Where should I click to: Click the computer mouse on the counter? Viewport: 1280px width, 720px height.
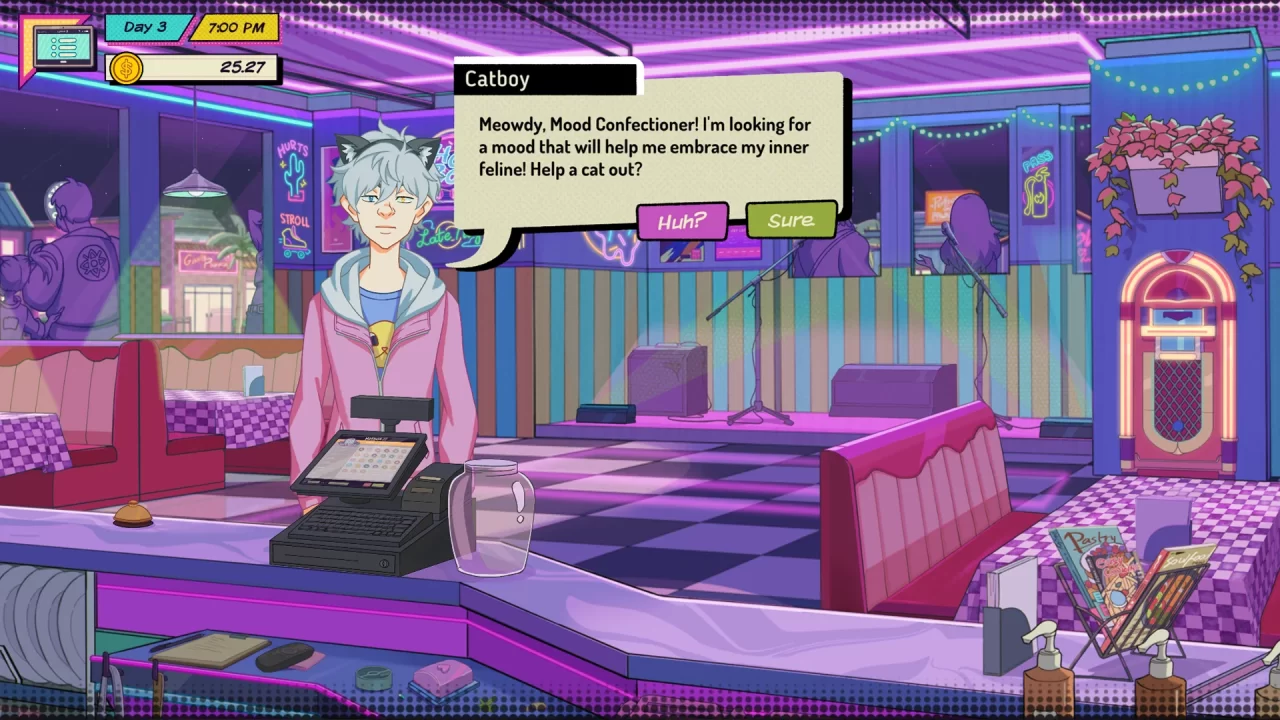tap(284, 655)
